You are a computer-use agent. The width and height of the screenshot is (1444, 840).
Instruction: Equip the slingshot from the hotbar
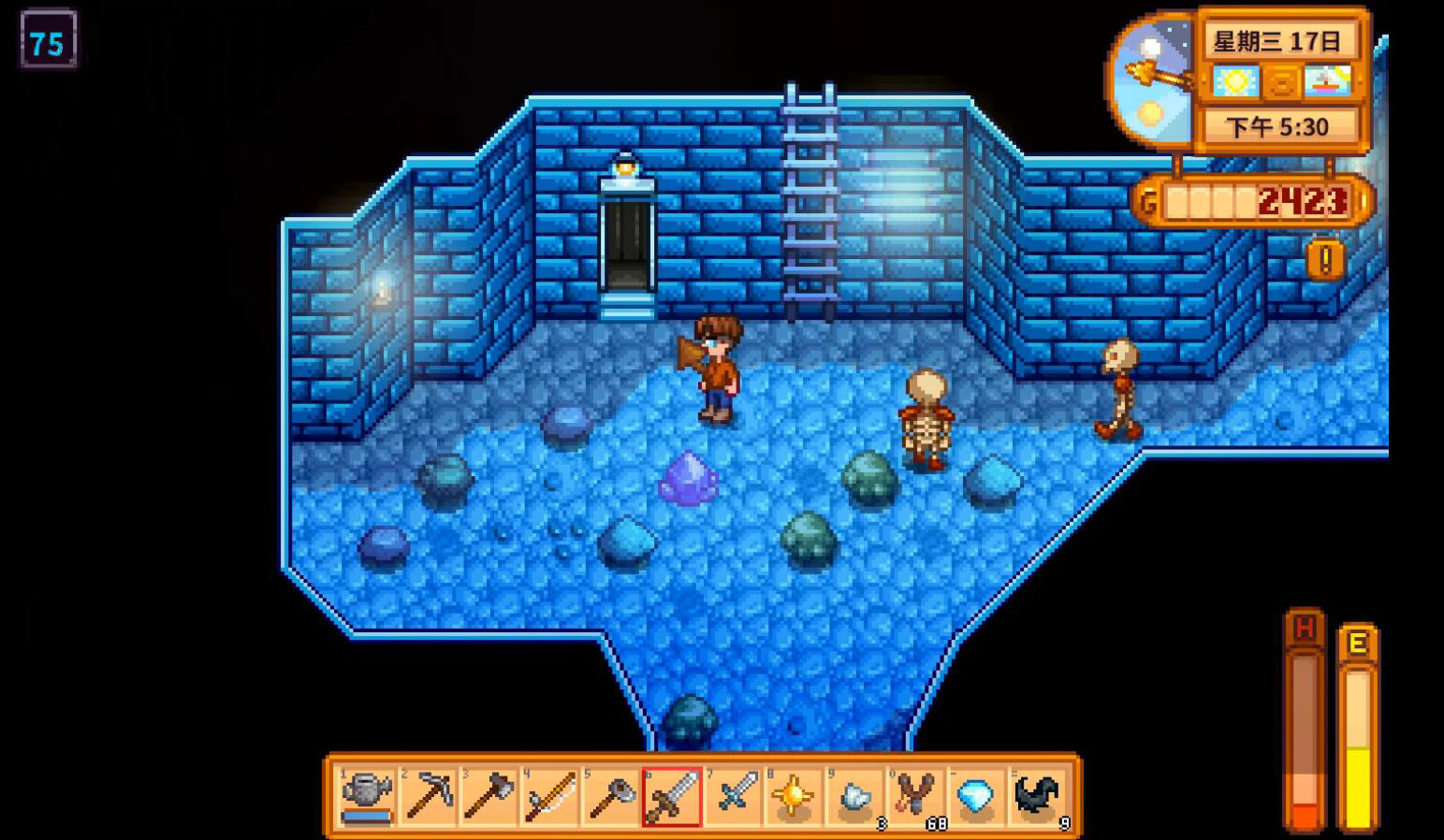coord(915,796)
